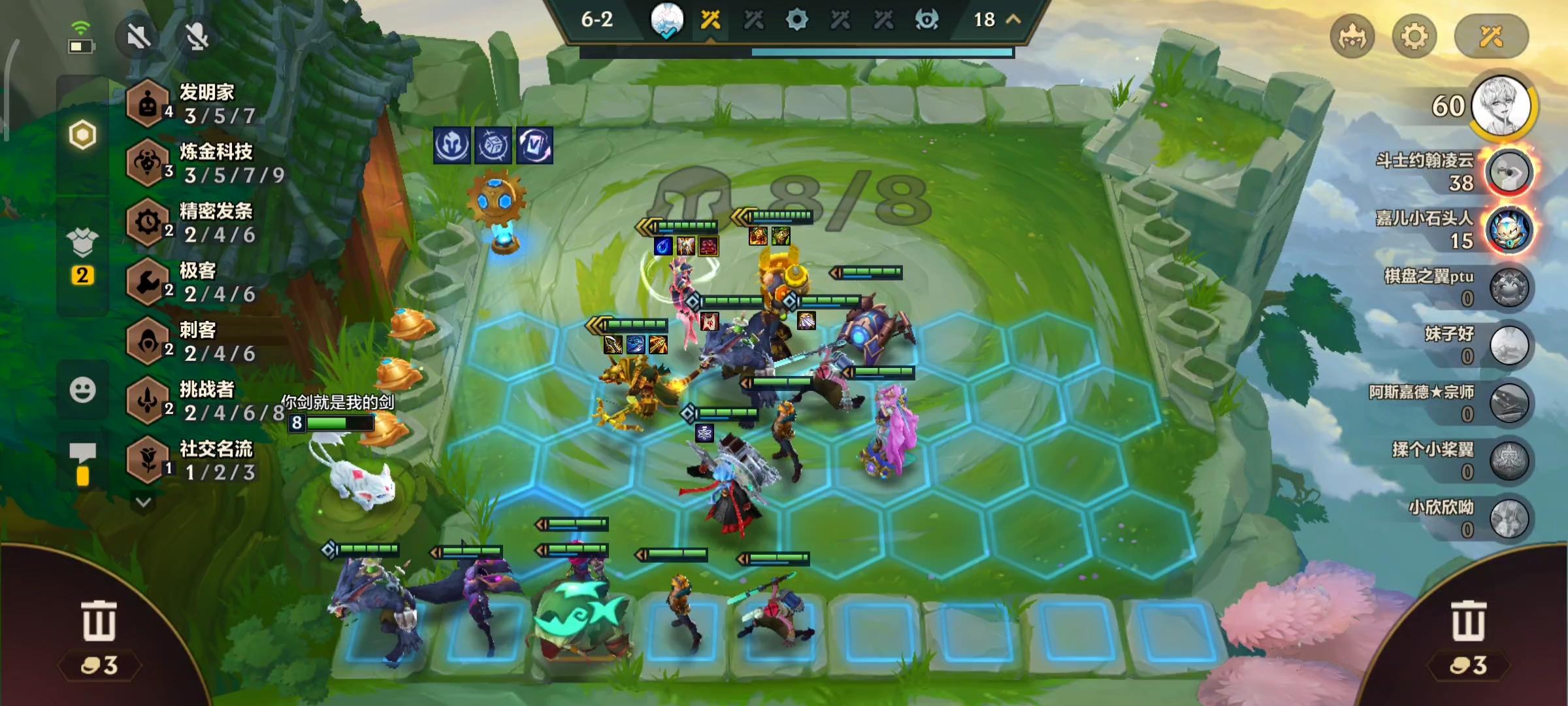The width and height of the screenshot is (1568, 706).
Task: Toggle the muted speaker icon
Action: coord(139,37)
